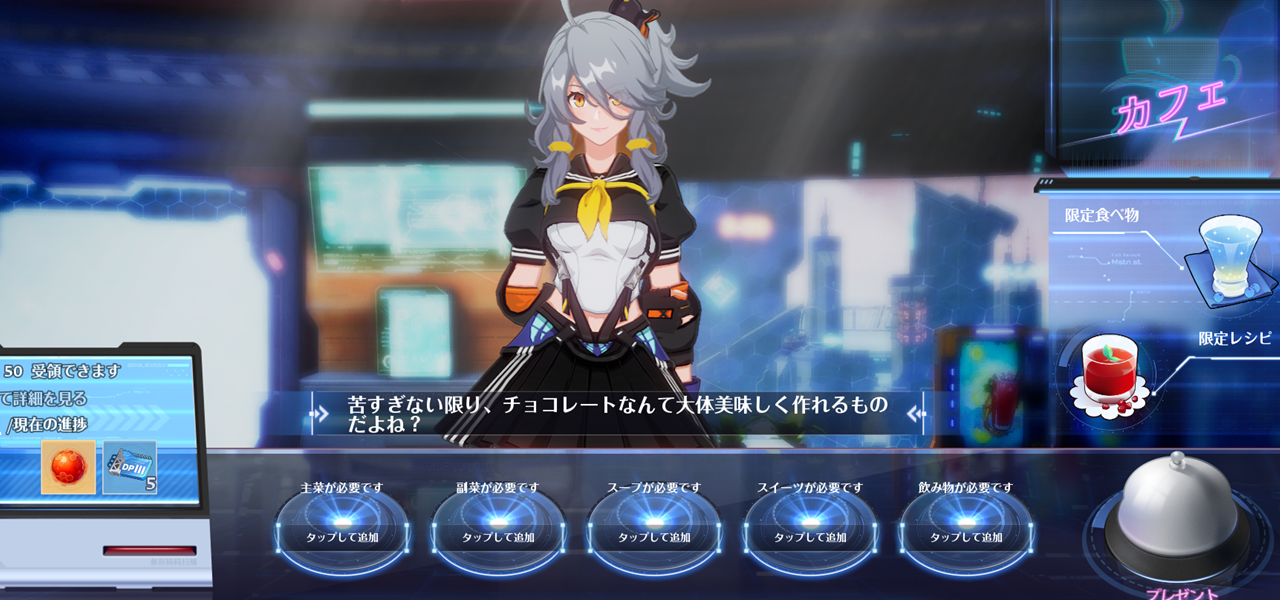This screenshot has width=1280, height=600.
Task: Add a dessert in the スイーツ slot
Action: coord(810,529)
